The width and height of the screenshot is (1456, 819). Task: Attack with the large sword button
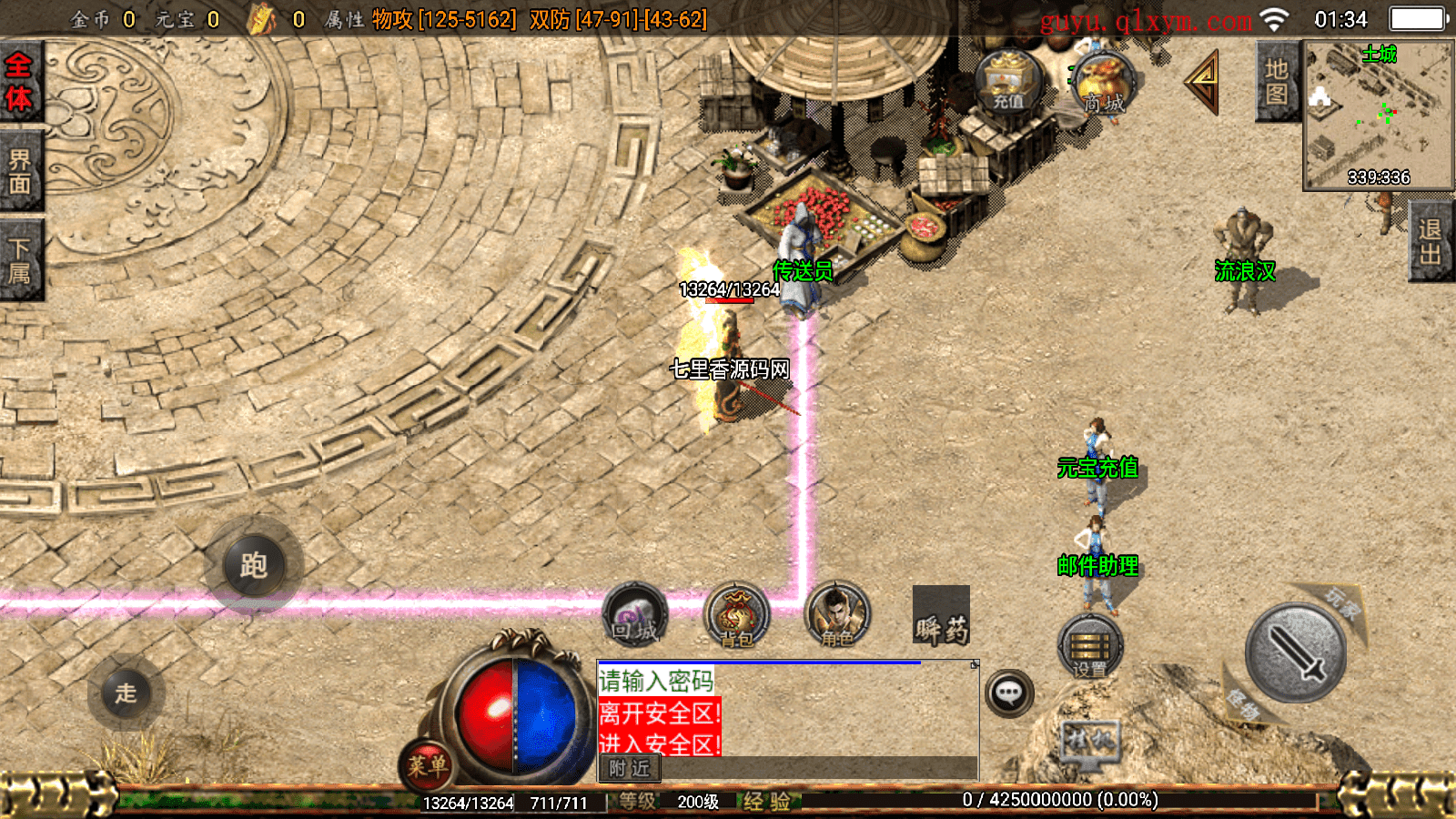tap(1296, 652)
